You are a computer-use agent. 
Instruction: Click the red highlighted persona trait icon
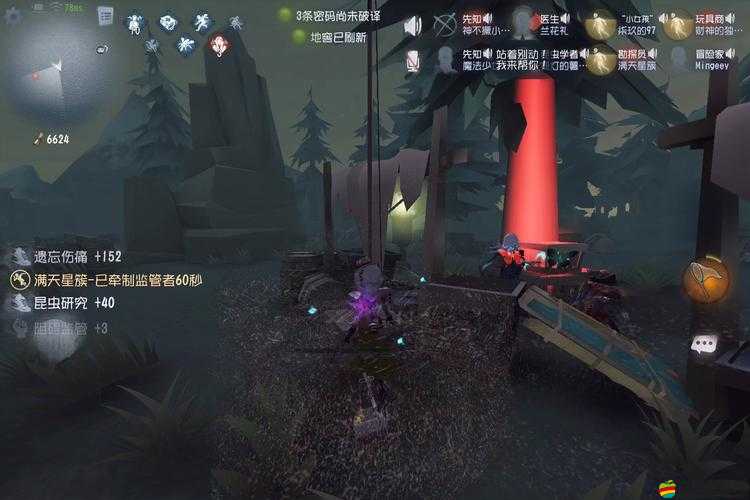click(x=219, y=45)
